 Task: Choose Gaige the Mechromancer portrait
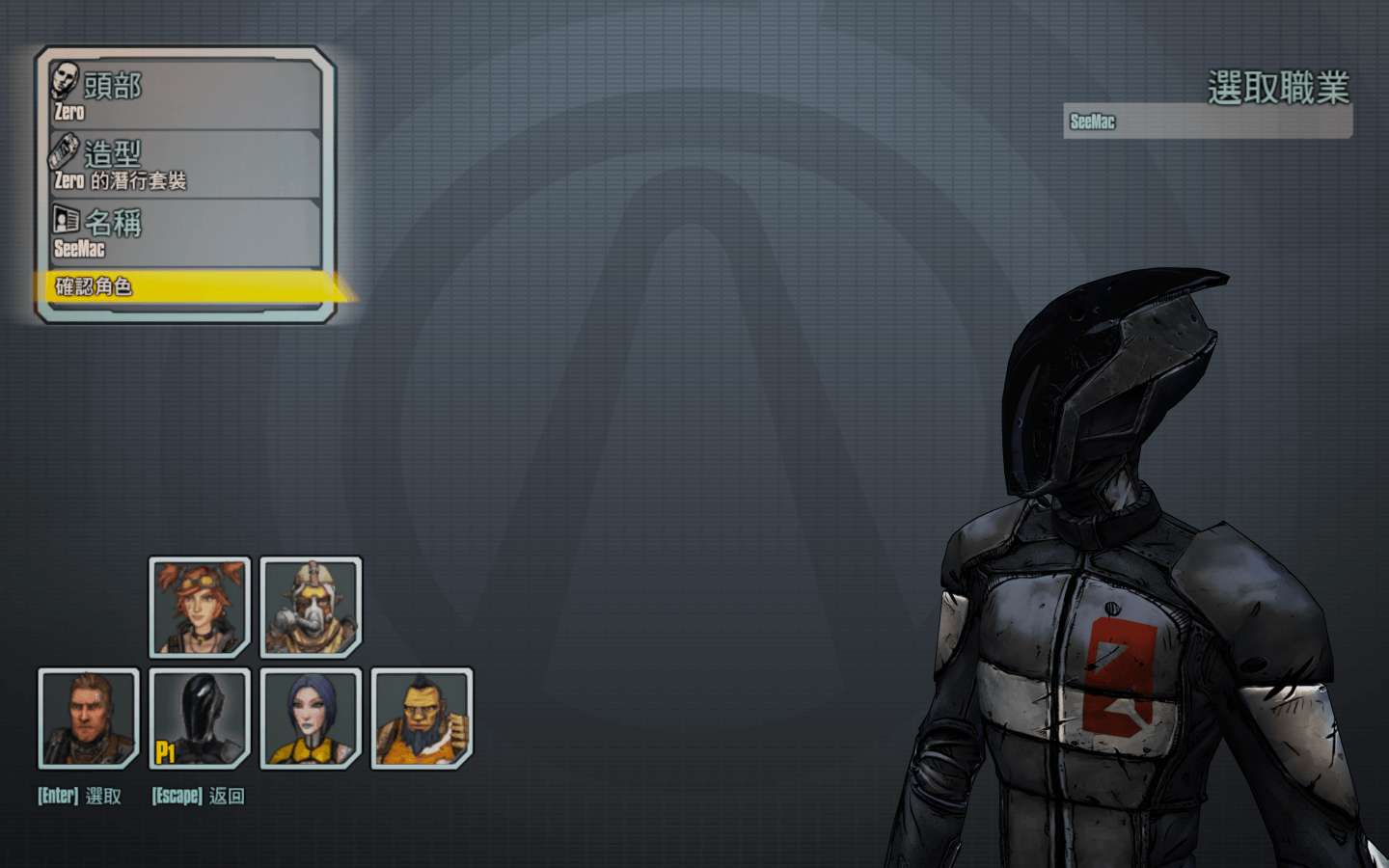[200, 607]
